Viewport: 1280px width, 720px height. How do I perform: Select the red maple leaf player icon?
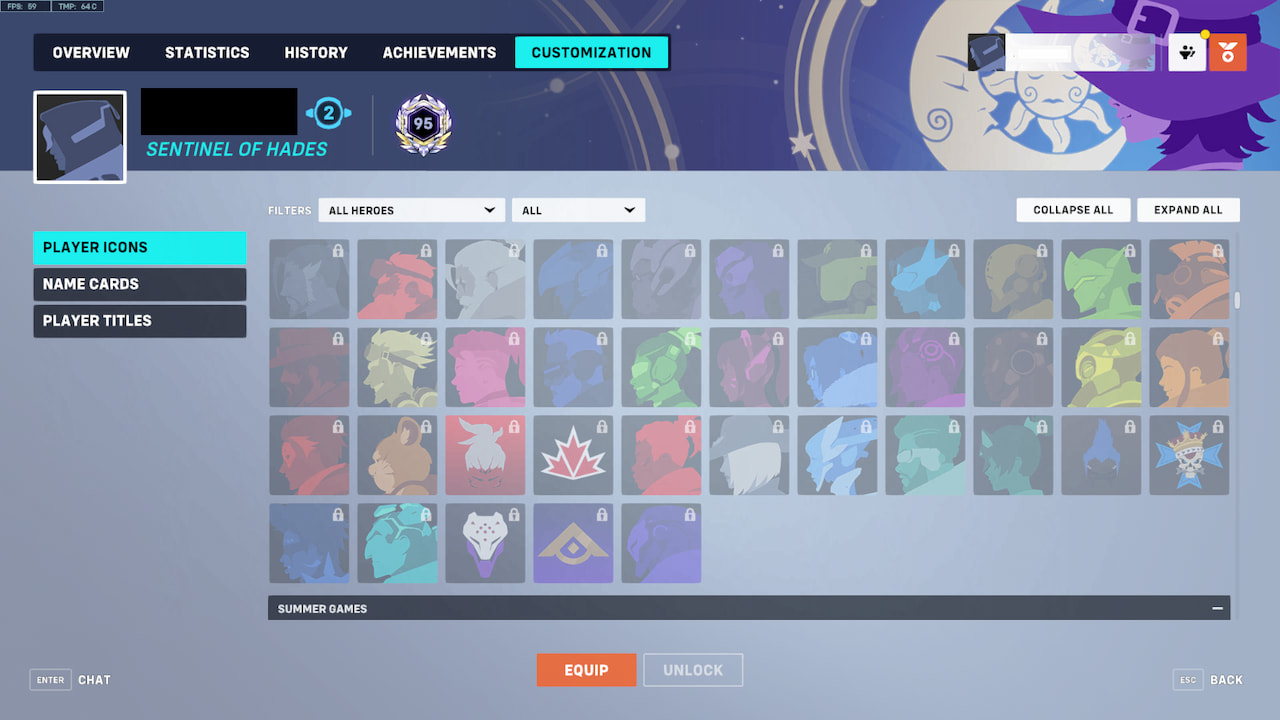(x=573, y=455)
